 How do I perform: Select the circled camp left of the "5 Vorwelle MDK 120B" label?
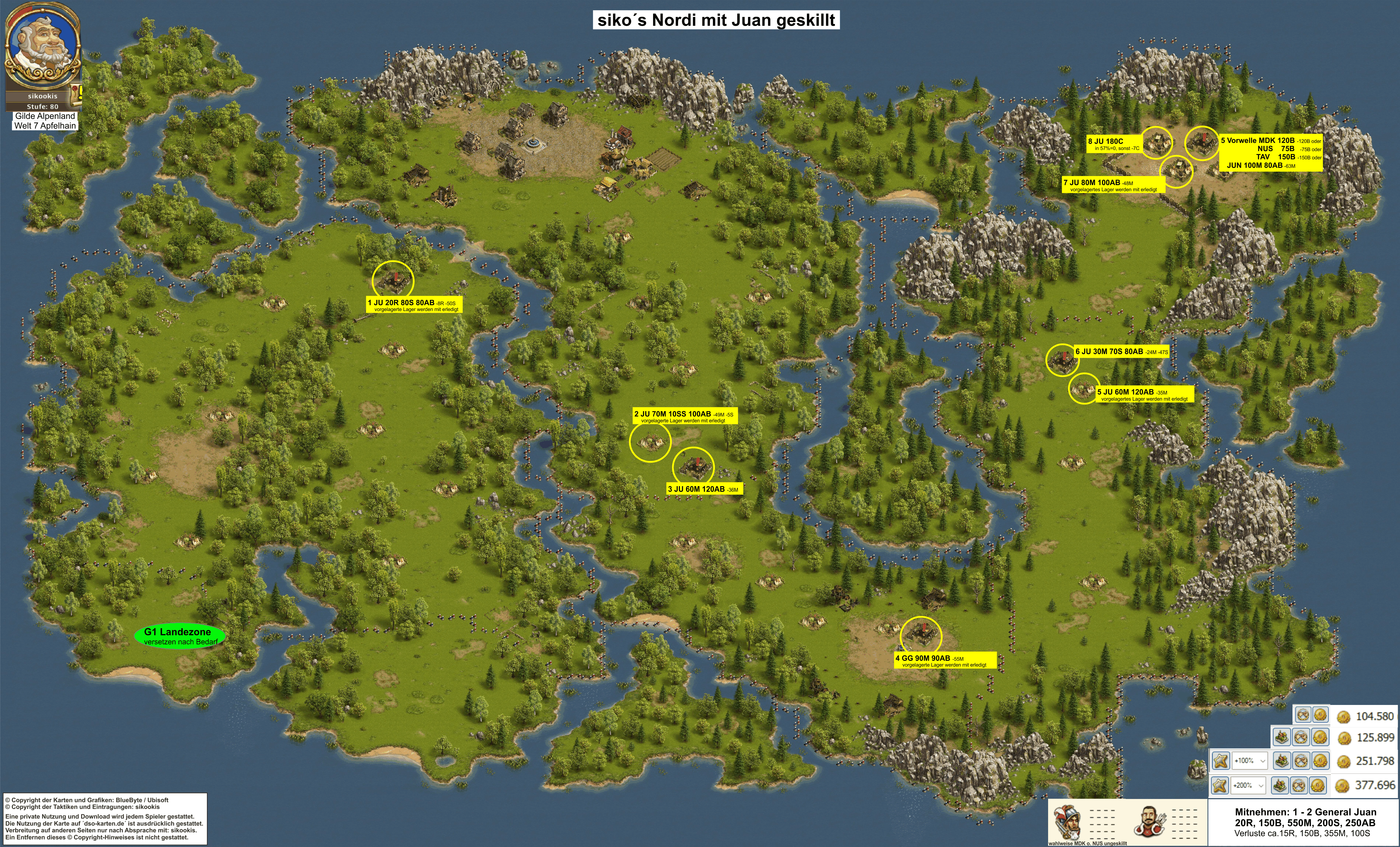[1201, 143]
